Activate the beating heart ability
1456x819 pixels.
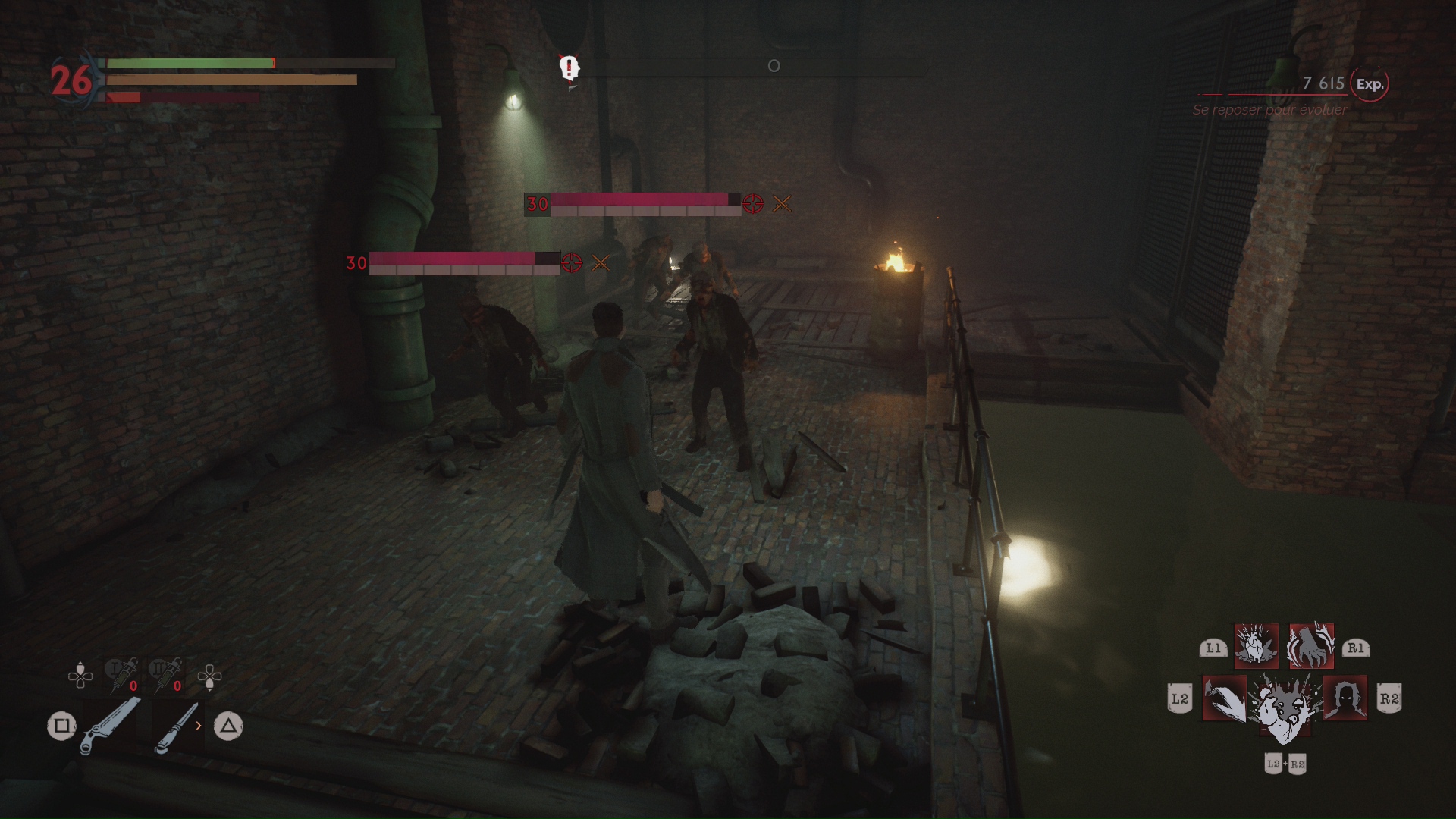(x=1256, y=646)
